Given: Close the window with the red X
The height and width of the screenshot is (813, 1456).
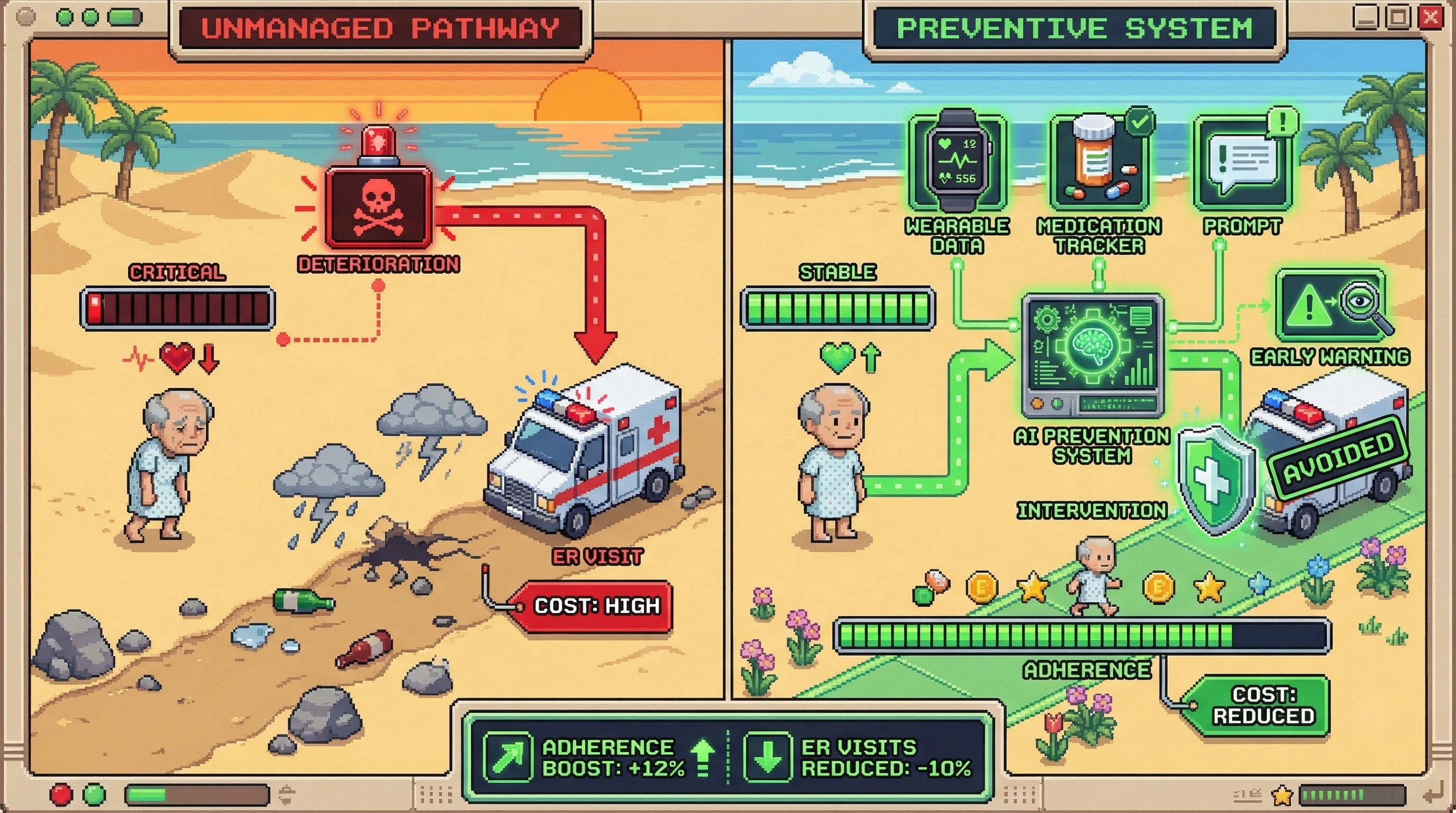Looking at the screenshot, I should (x=1430, y=17).
